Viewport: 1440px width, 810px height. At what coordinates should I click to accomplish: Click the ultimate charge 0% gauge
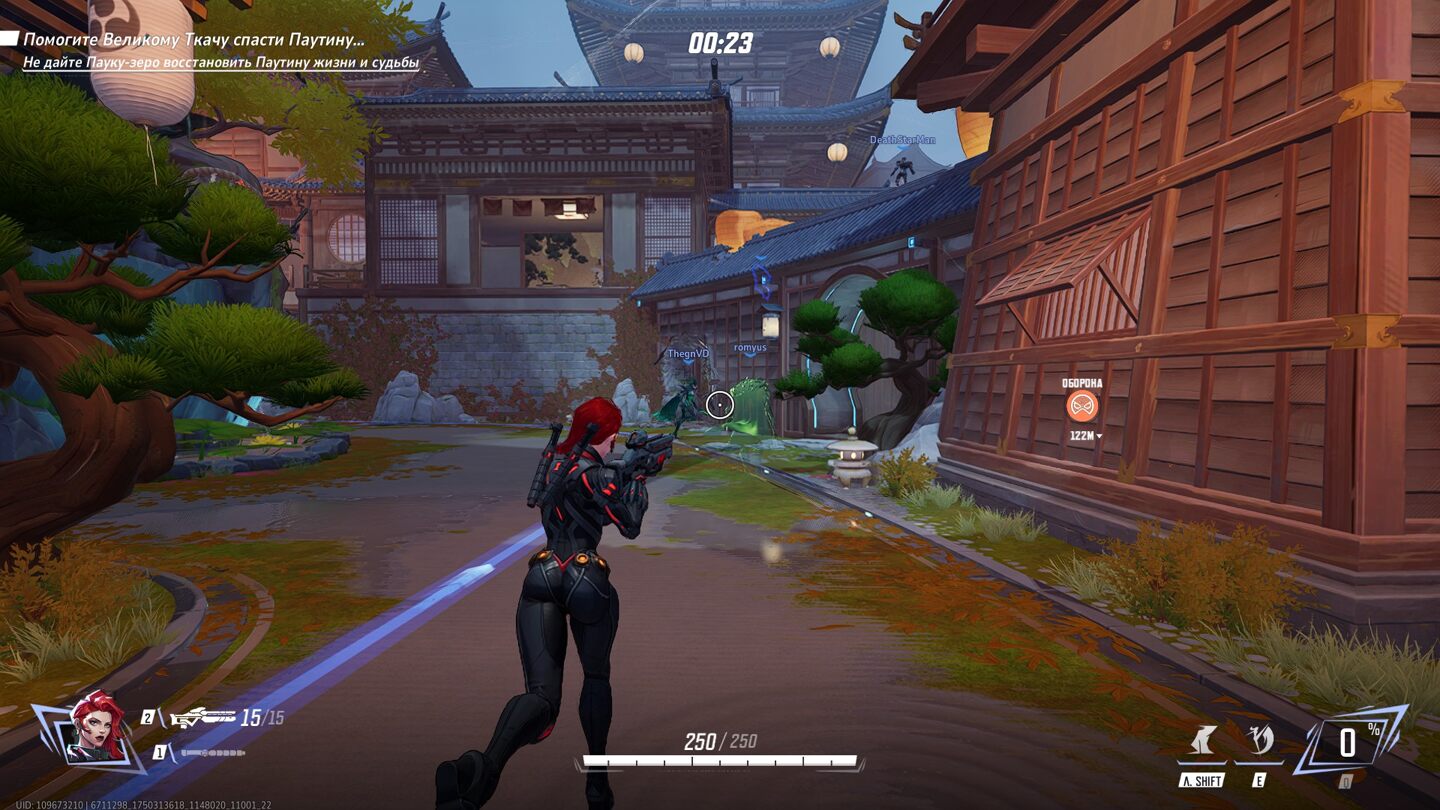point(1348,741)
